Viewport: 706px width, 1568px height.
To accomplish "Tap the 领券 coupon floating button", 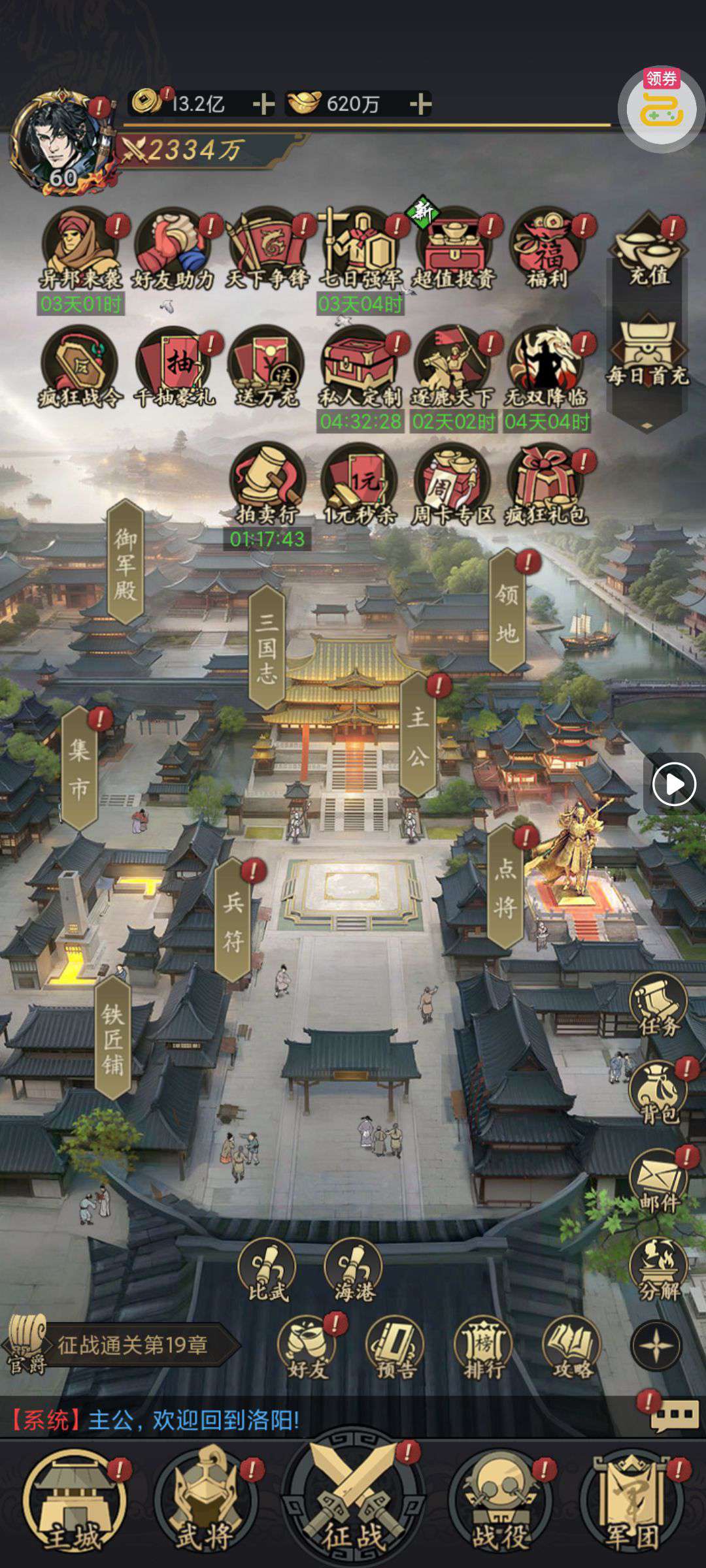I will pos(661,107).
